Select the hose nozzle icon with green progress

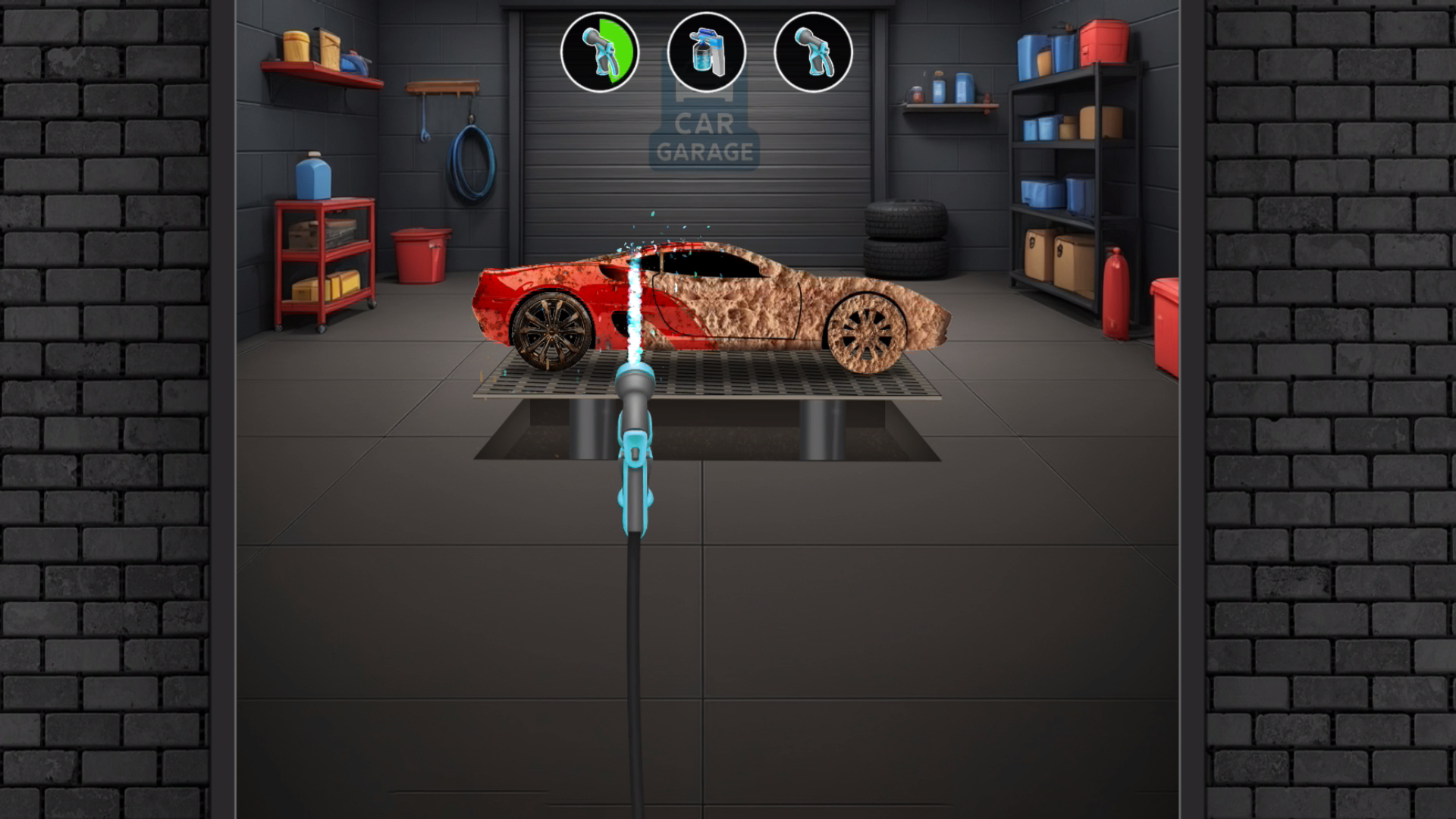point(599,52)
